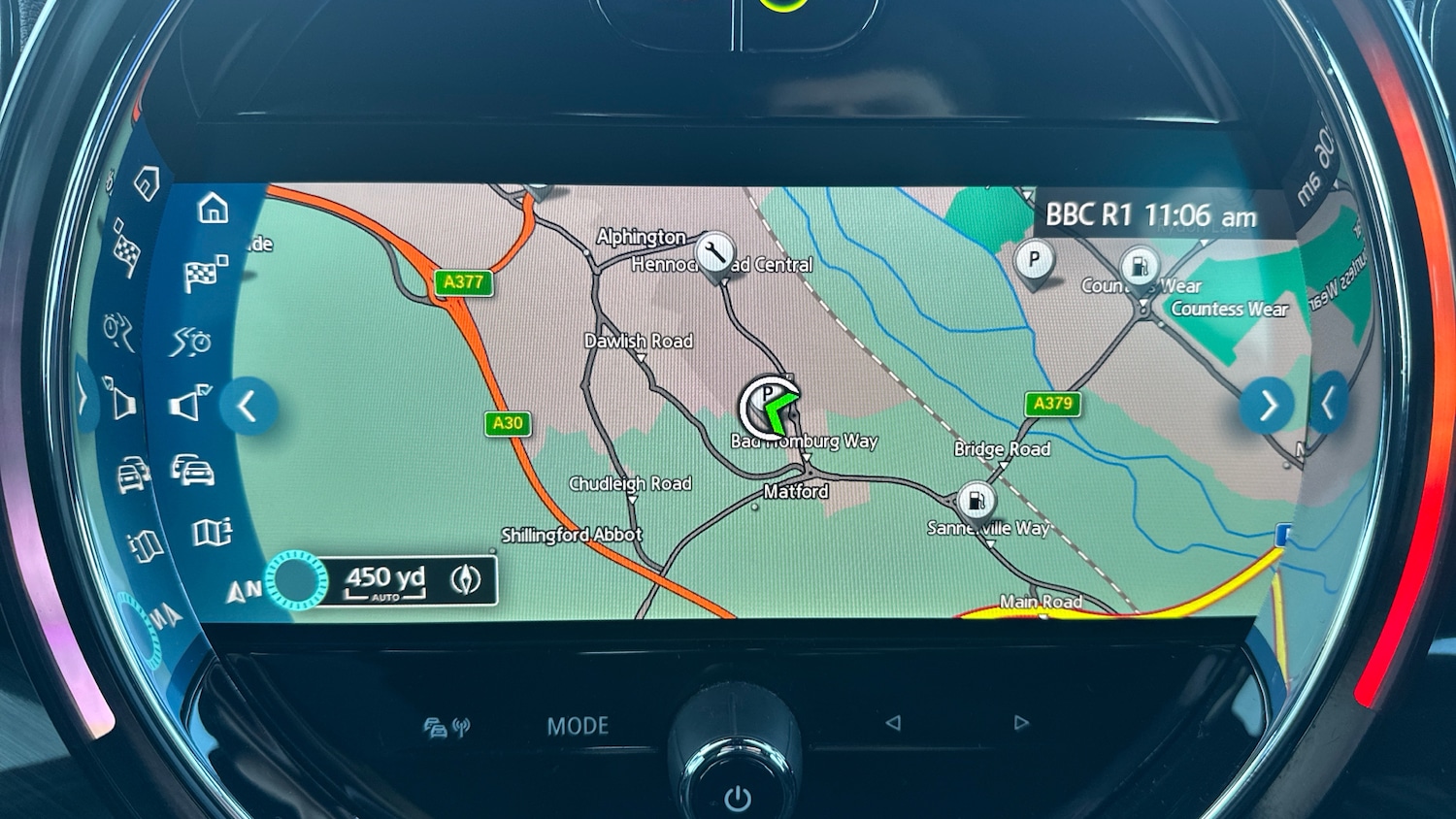Viewport: 1456px width, 819px height.
Task: Click the BBC R1 radio status bar
Action: pyautogui.click(x=1150, y=215)
